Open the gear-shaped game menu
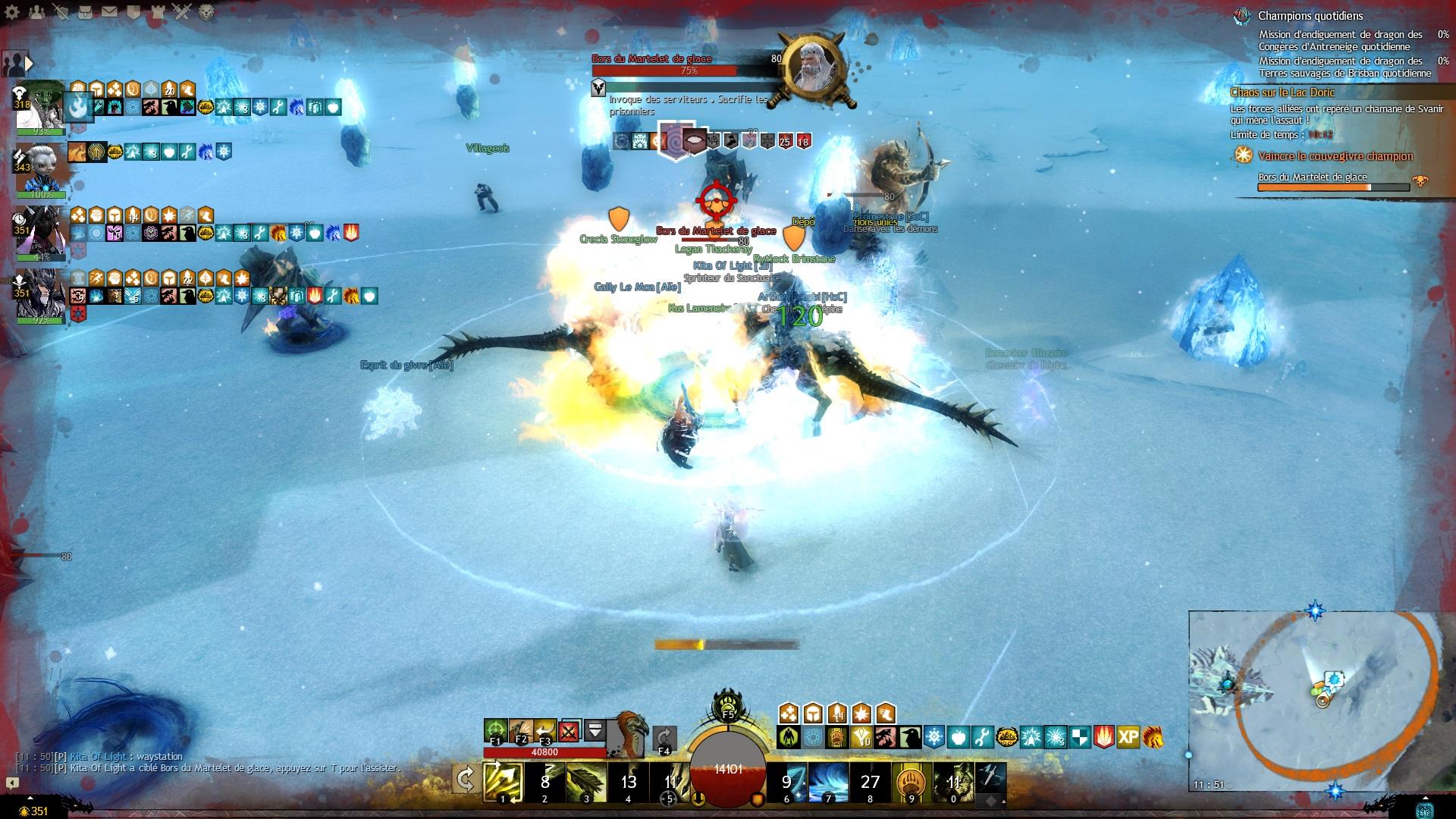 click(12, 12)
